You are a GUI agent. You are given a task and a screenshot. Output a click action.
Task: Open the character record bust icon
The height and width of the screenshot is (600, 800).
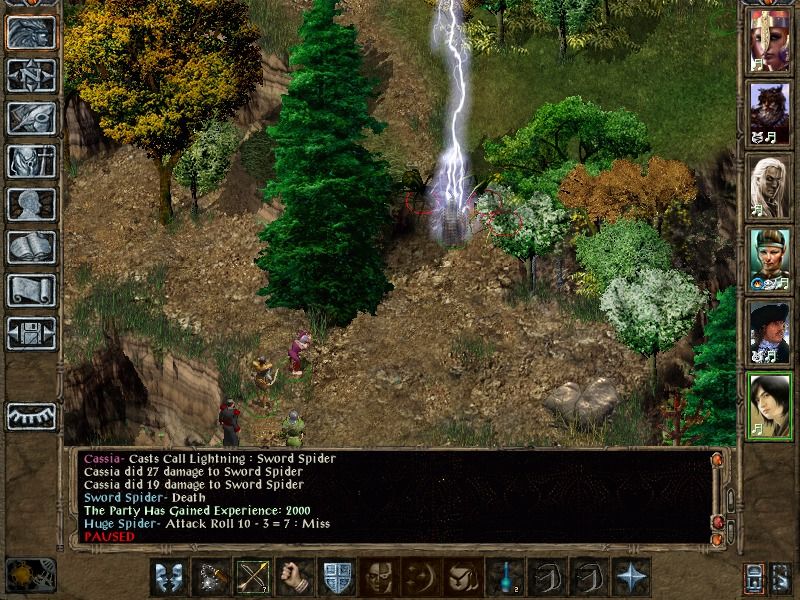(31, 204)
